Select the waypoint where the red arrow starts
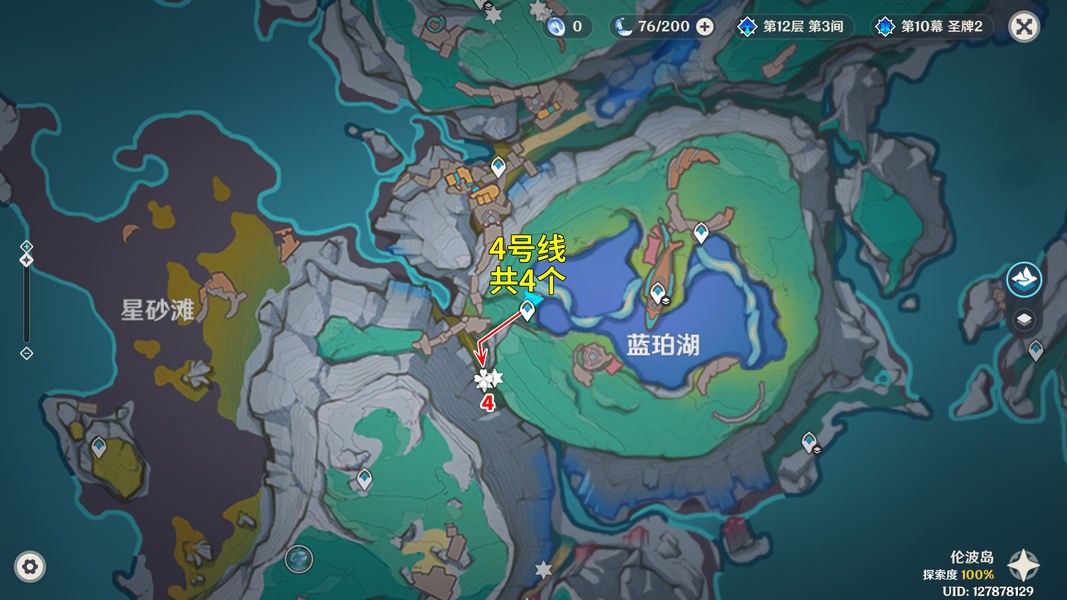Screen dimensions: 1067x600 pos(527,312)
